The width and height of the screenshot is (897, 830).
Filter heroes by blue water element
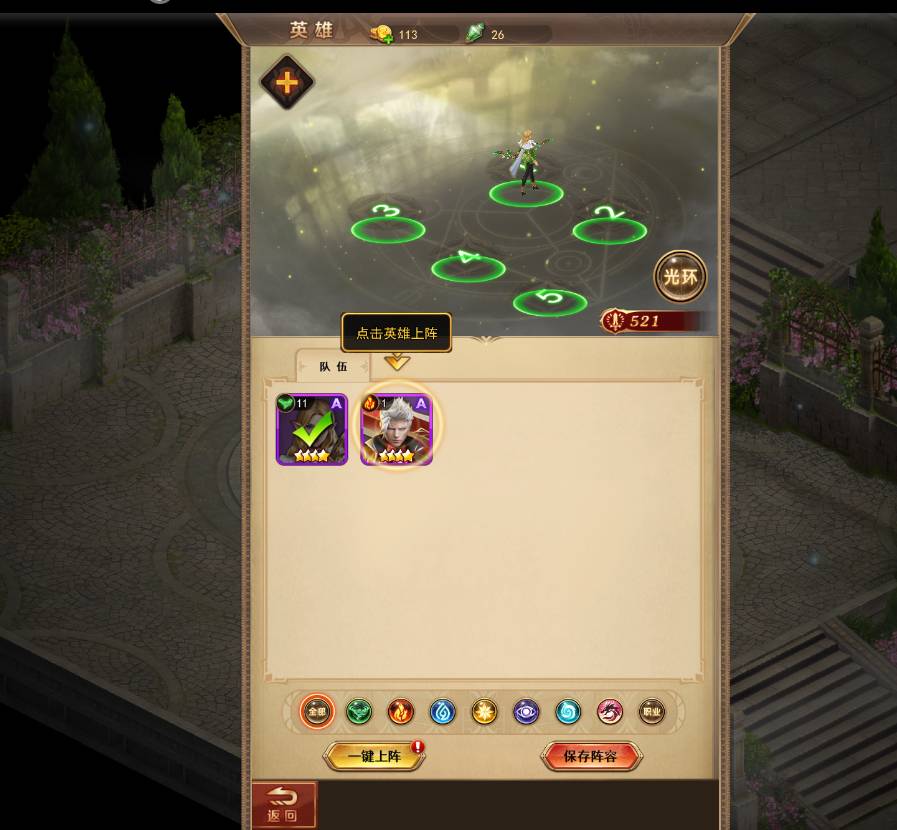443,712
